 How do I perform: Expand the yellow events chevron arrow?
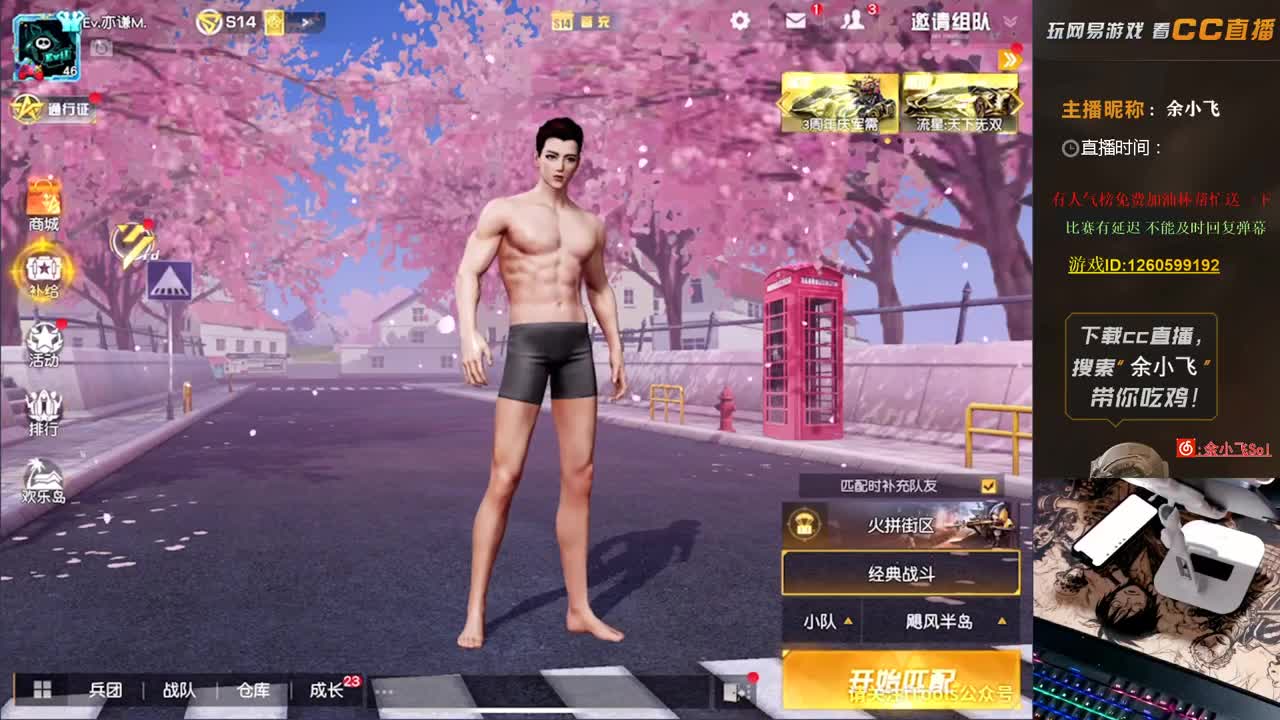point(1011,62)
